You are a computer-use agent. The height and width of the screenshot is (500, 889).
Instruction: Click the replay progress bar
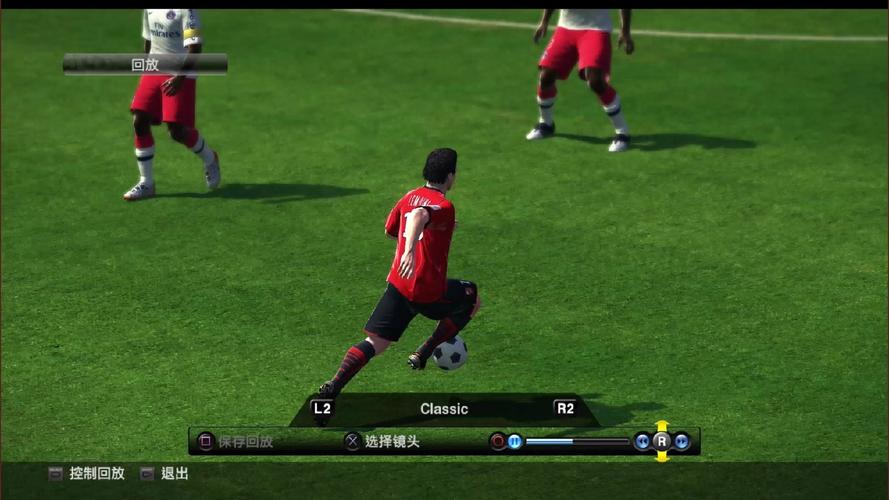577,441
